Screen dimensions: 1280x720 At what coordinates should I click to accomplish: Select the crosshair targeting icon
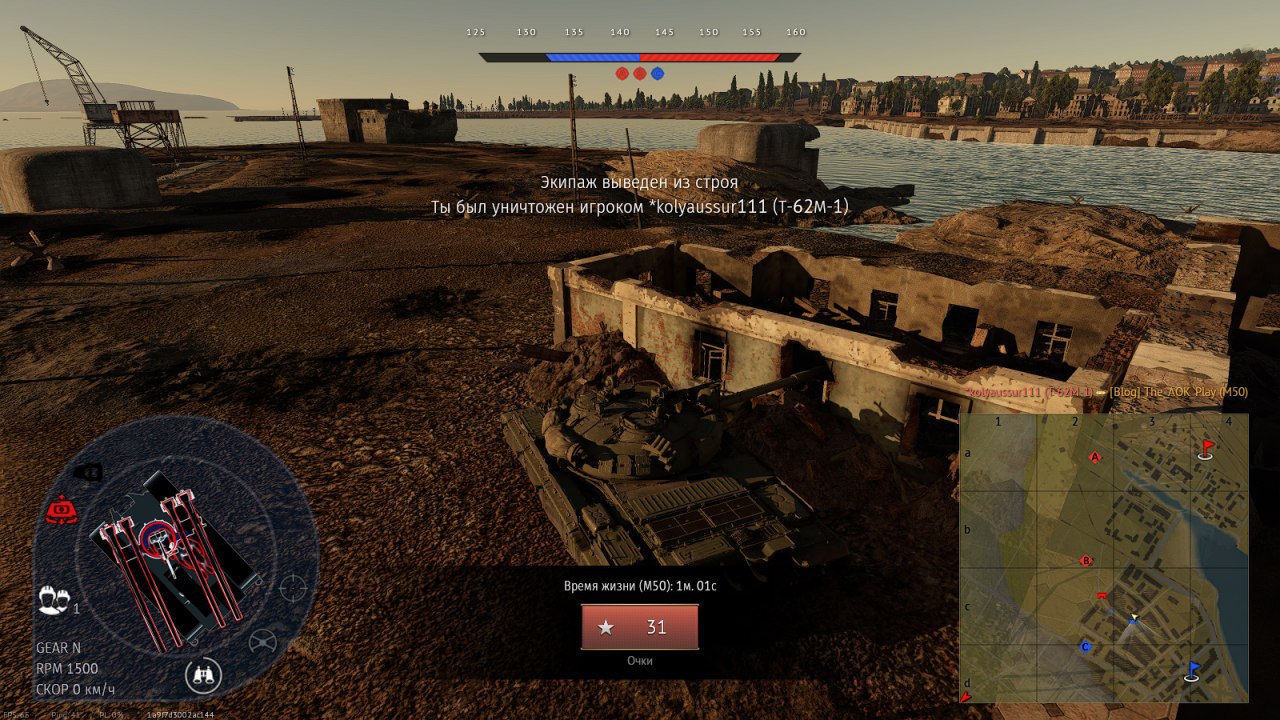(x=292, y=587)
